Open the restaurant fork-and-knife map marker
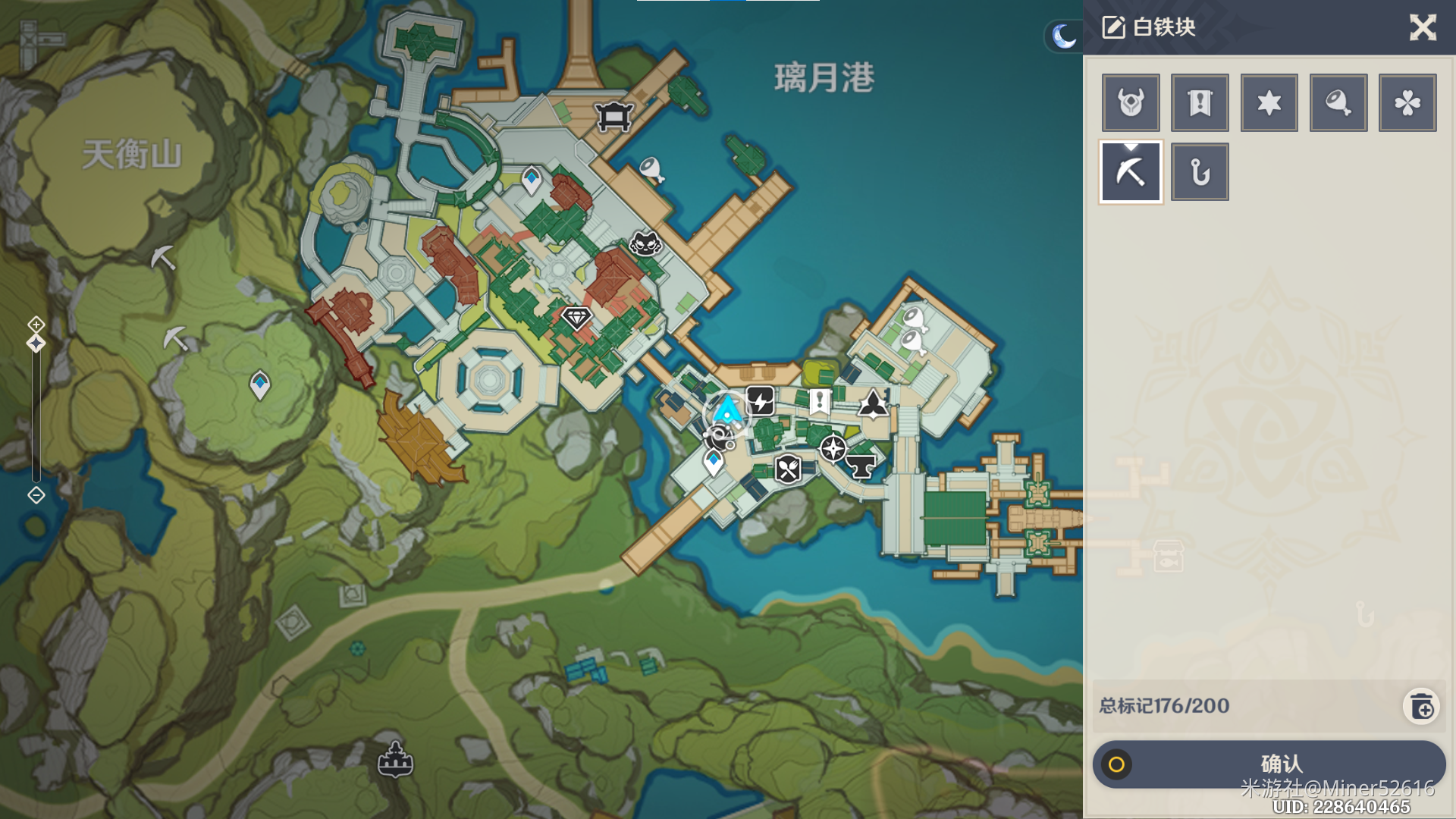 click(788, 469)
